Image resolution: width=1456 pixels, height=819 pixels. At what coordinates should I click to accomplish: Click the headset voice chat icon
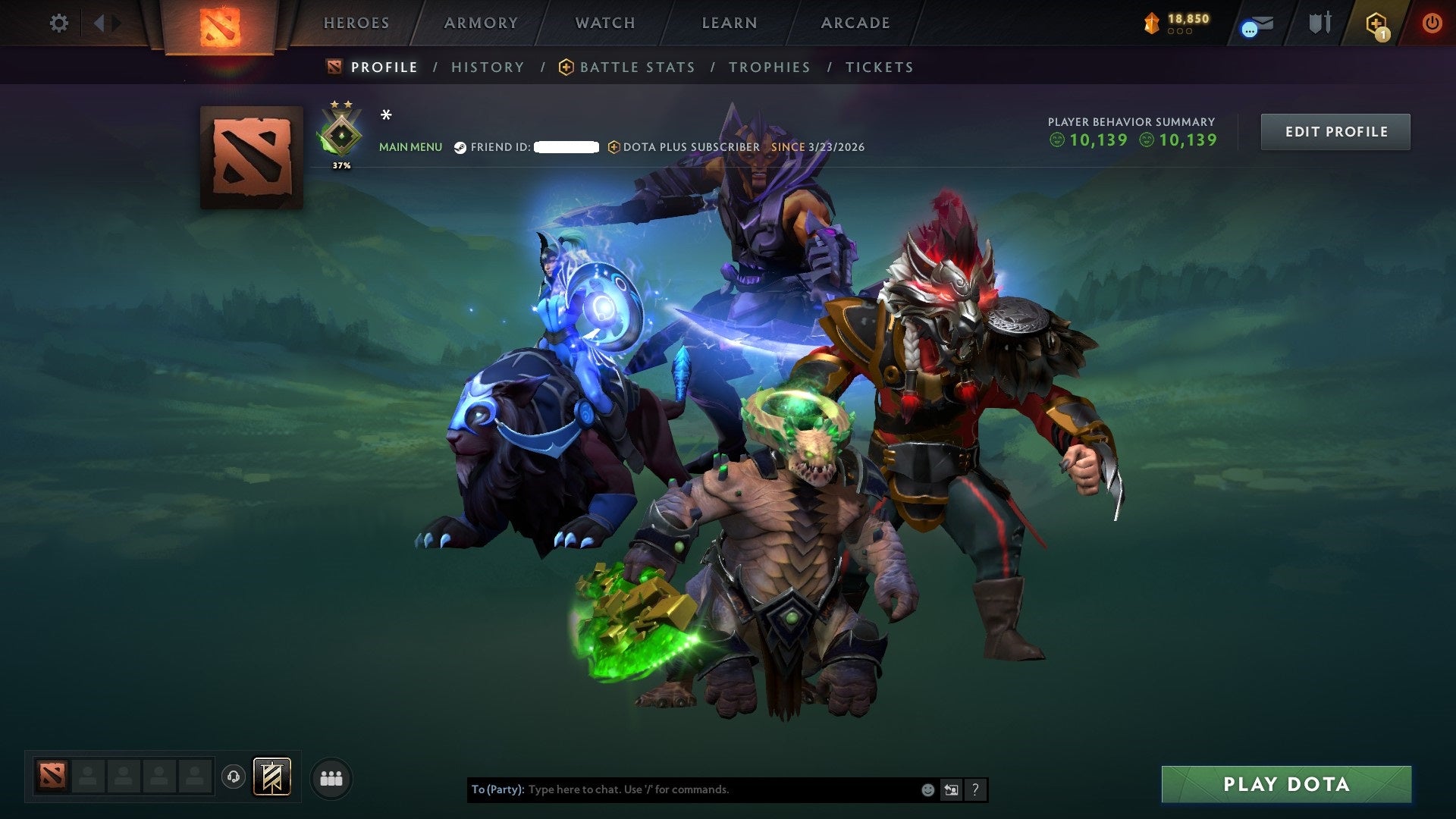click(233, 777)
